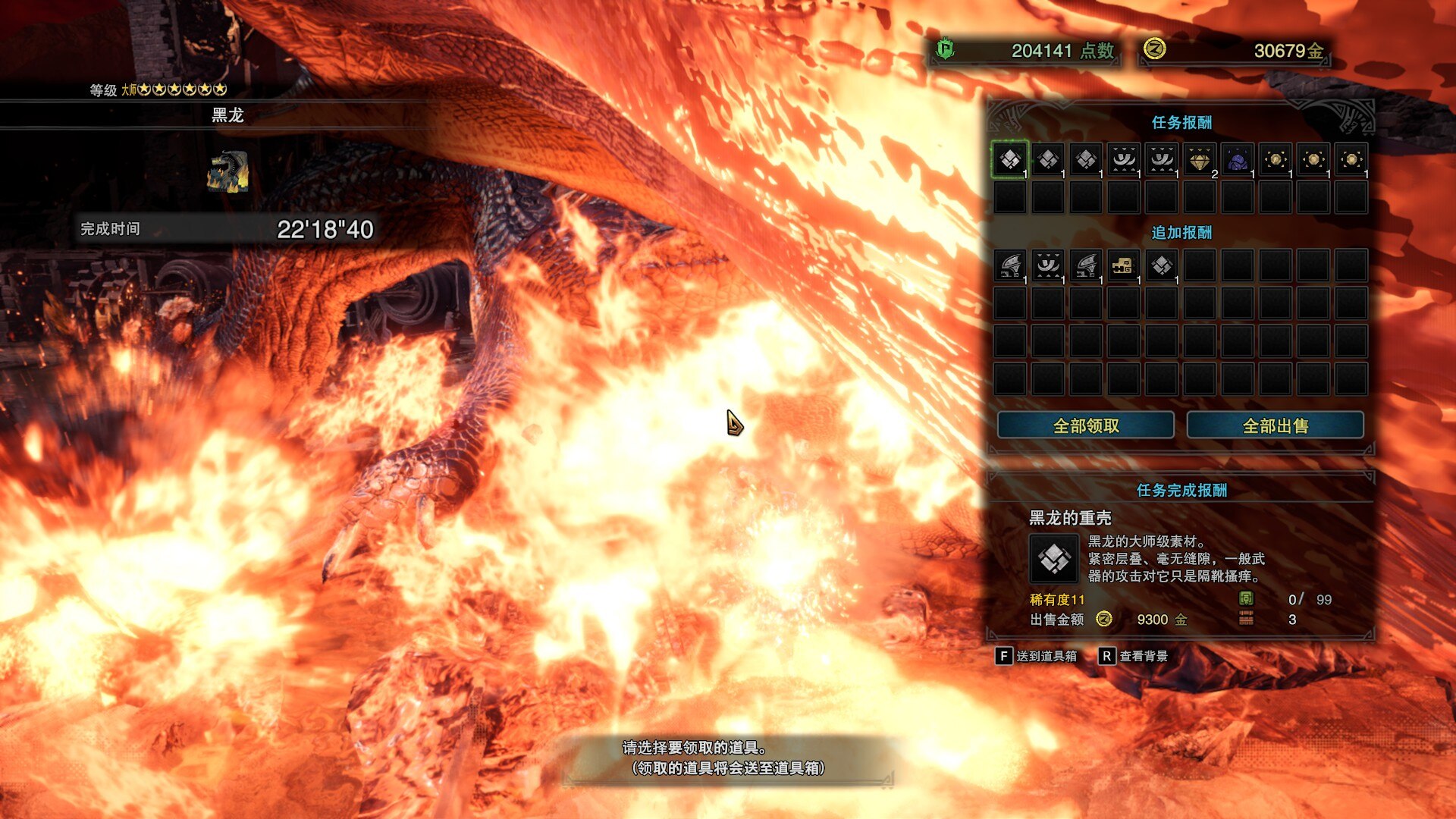This screenshot has height=819, width=1456.
Task: Sell all rewards with 全部出售
Action: tap(1275, 425)
